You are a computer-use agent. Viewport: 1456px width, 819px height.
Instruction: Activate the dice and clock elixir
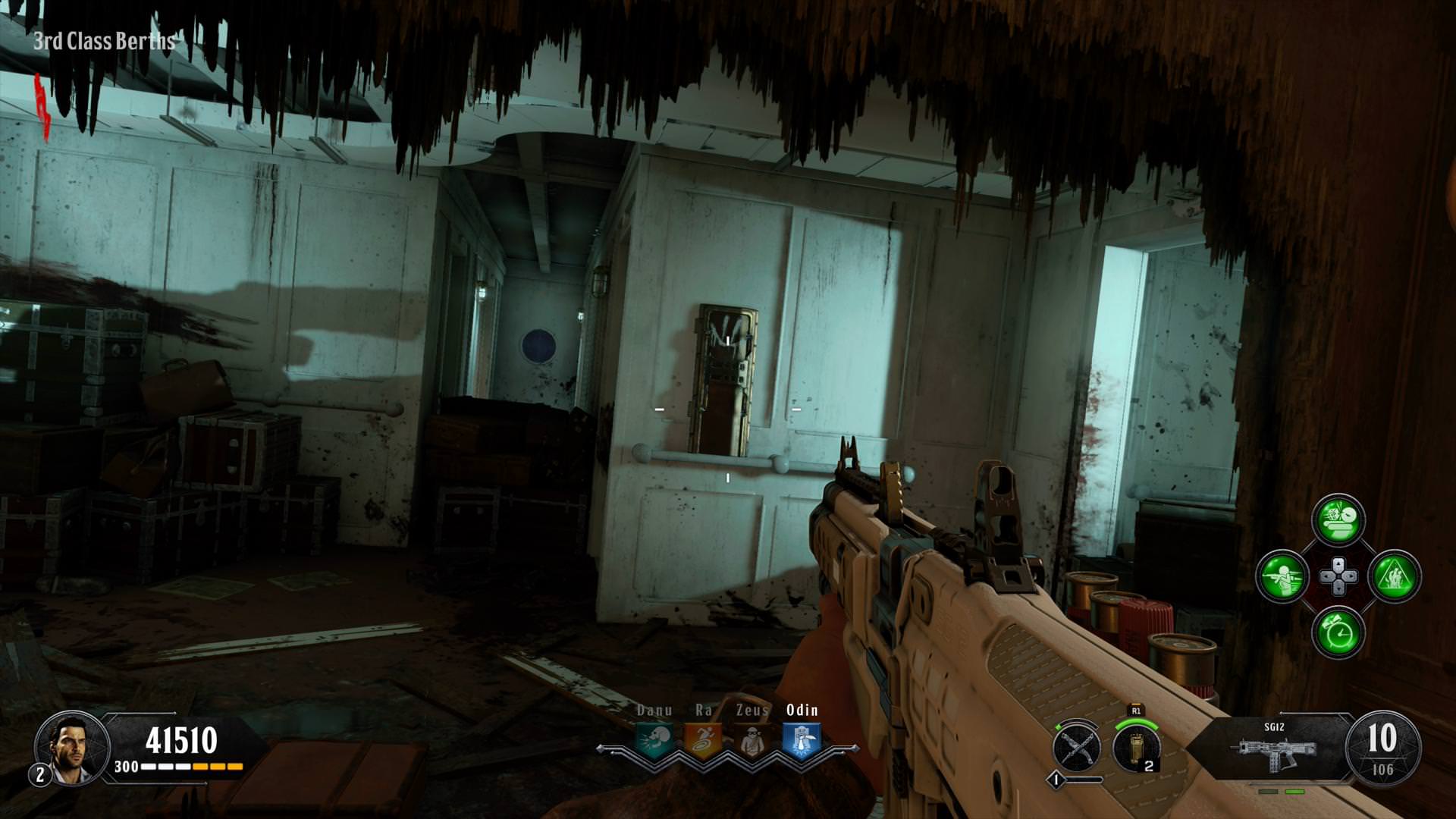coord(1338,520)
